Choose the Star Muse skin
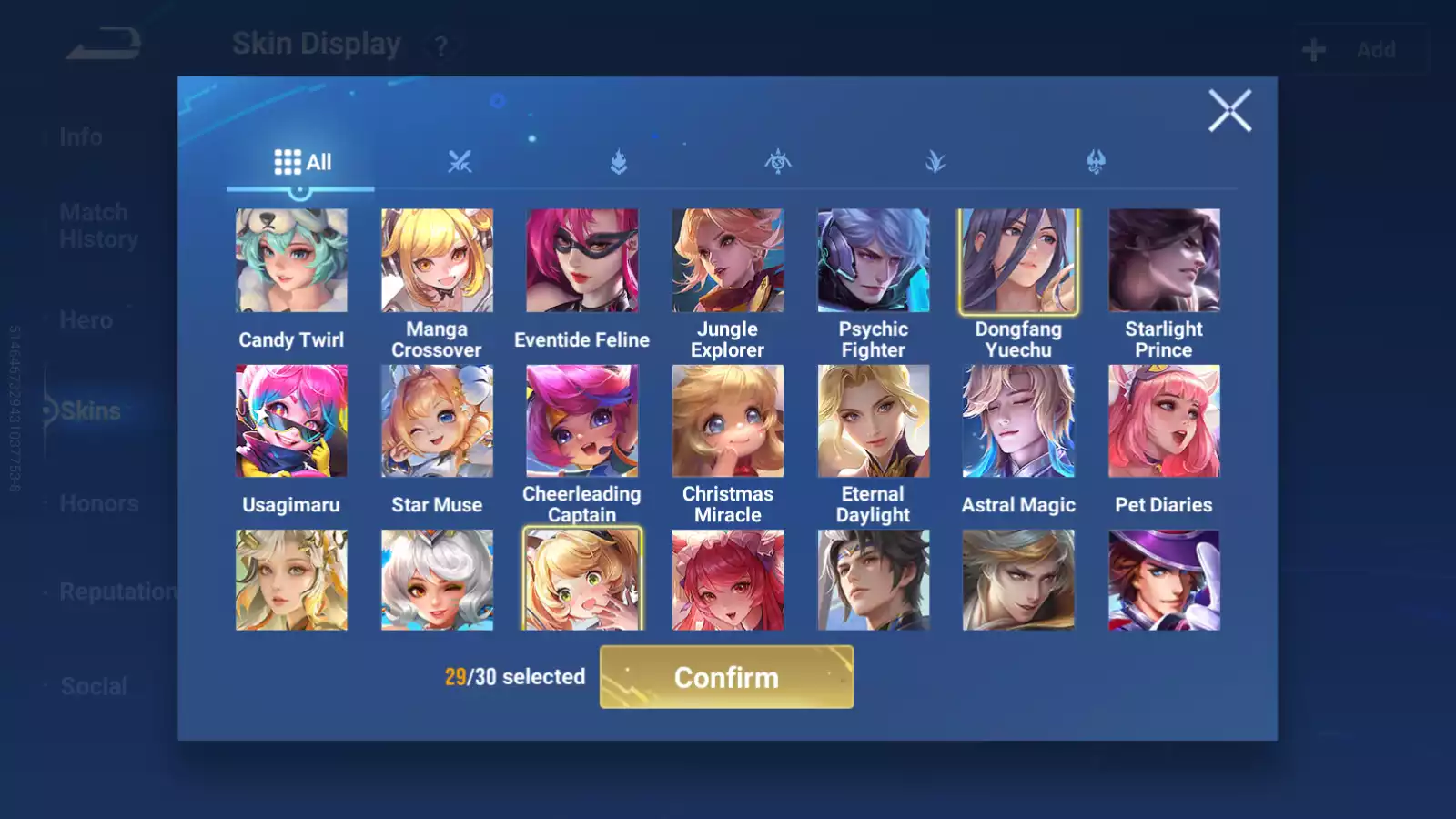1456x819 pixels. [437, 421]
